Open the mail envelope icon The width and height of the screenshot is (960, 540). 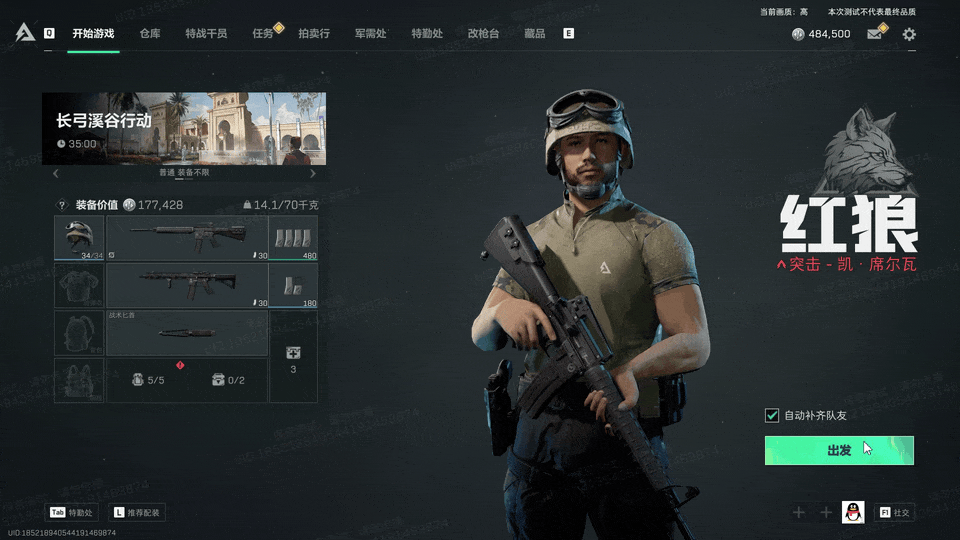pyautogui.click(x=875, y=34)
